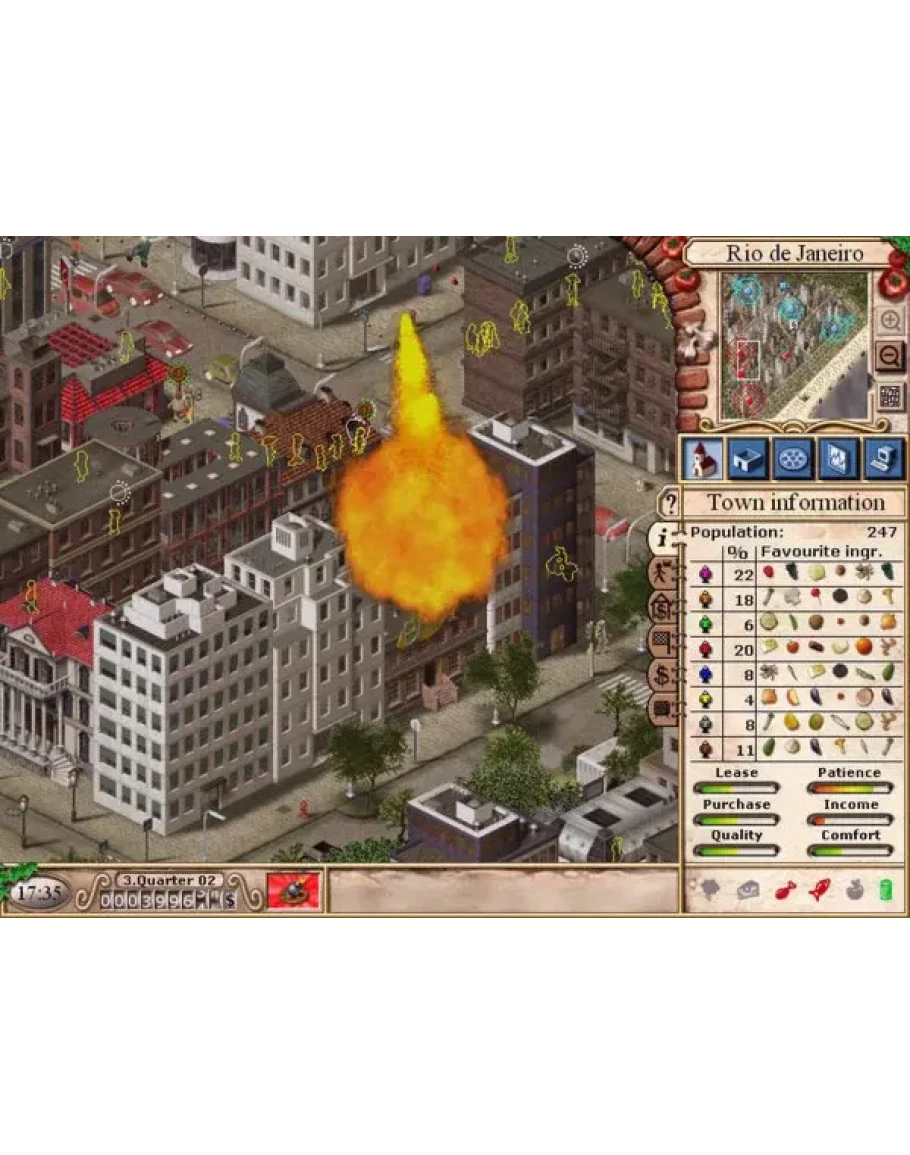Switch to the info 'i' tab
The height and width of the screenshot is (1155, 910).
tap(663, 538)
